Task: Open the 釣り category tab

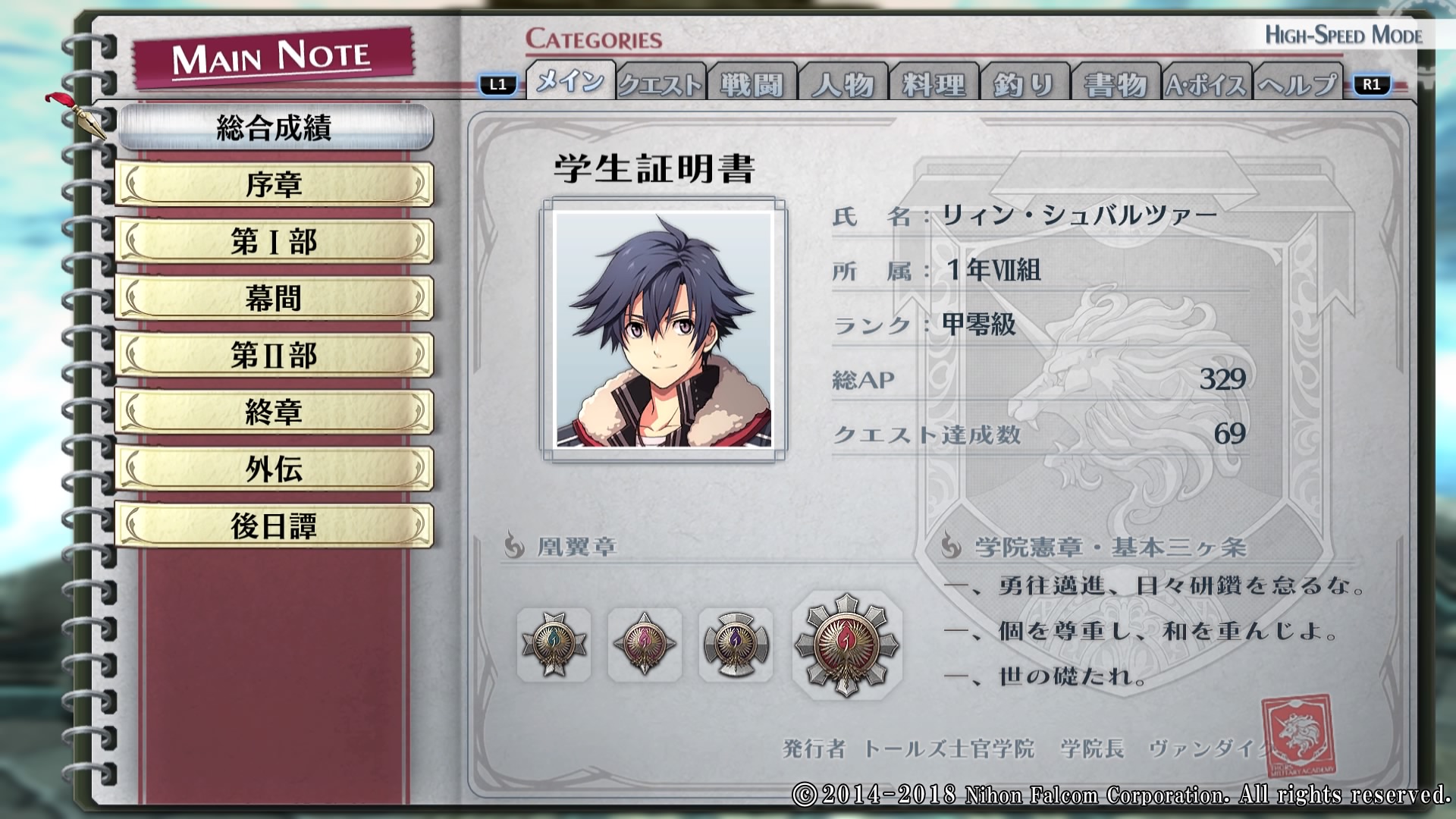Action: [1025, 84]
